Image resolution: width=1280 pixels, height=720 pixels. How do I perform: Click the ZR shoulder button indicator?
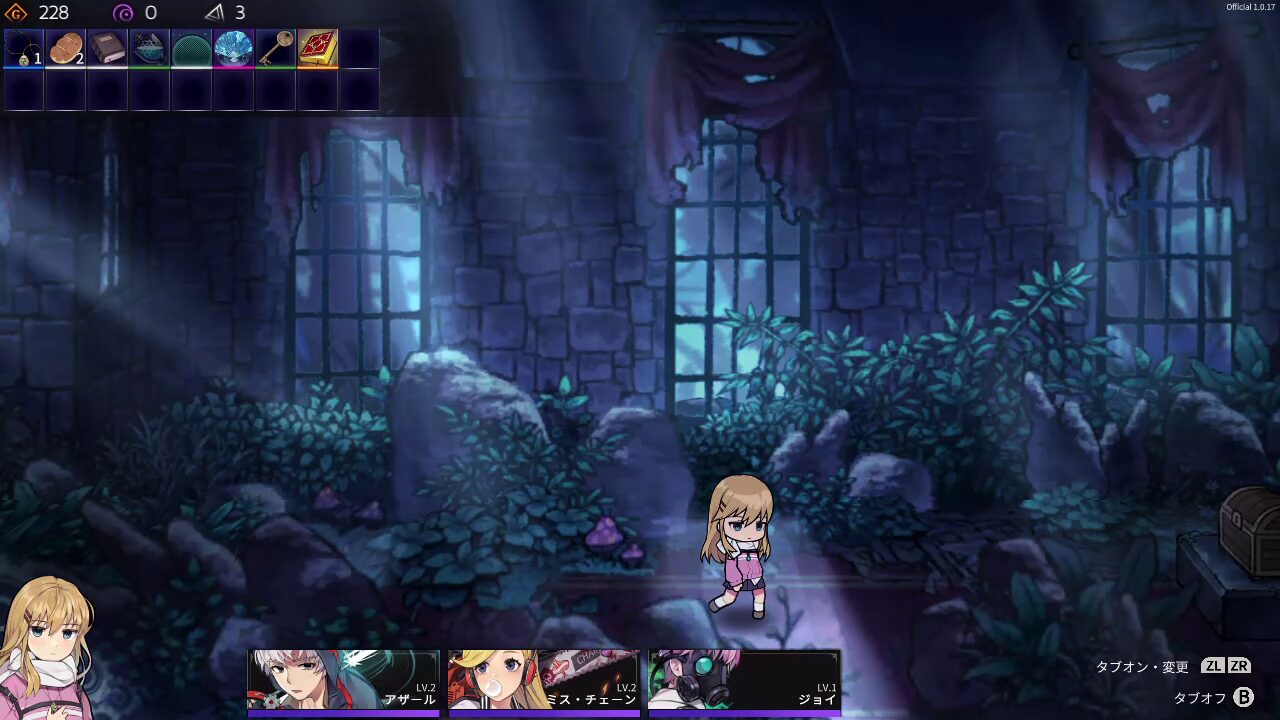click(1239, 664)
